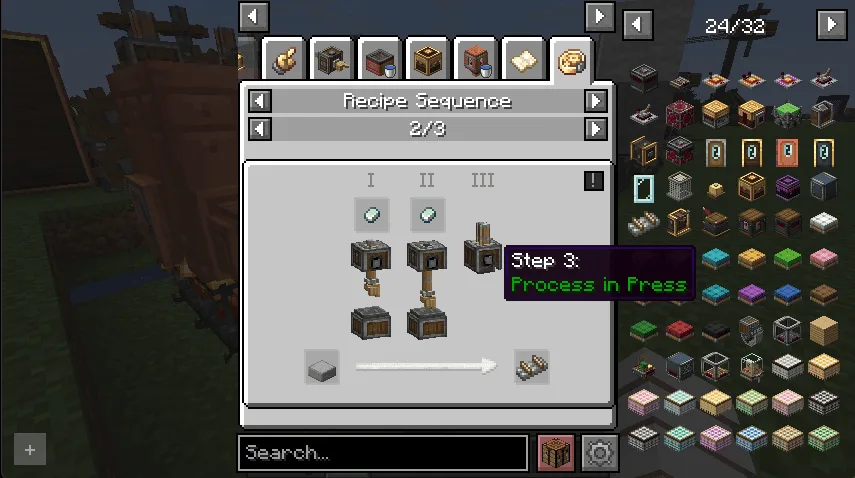Screen dimensions: 855x478
Task: Go to previous recipe category tab page
Action: pyautogui.click(x=254, y=16)
